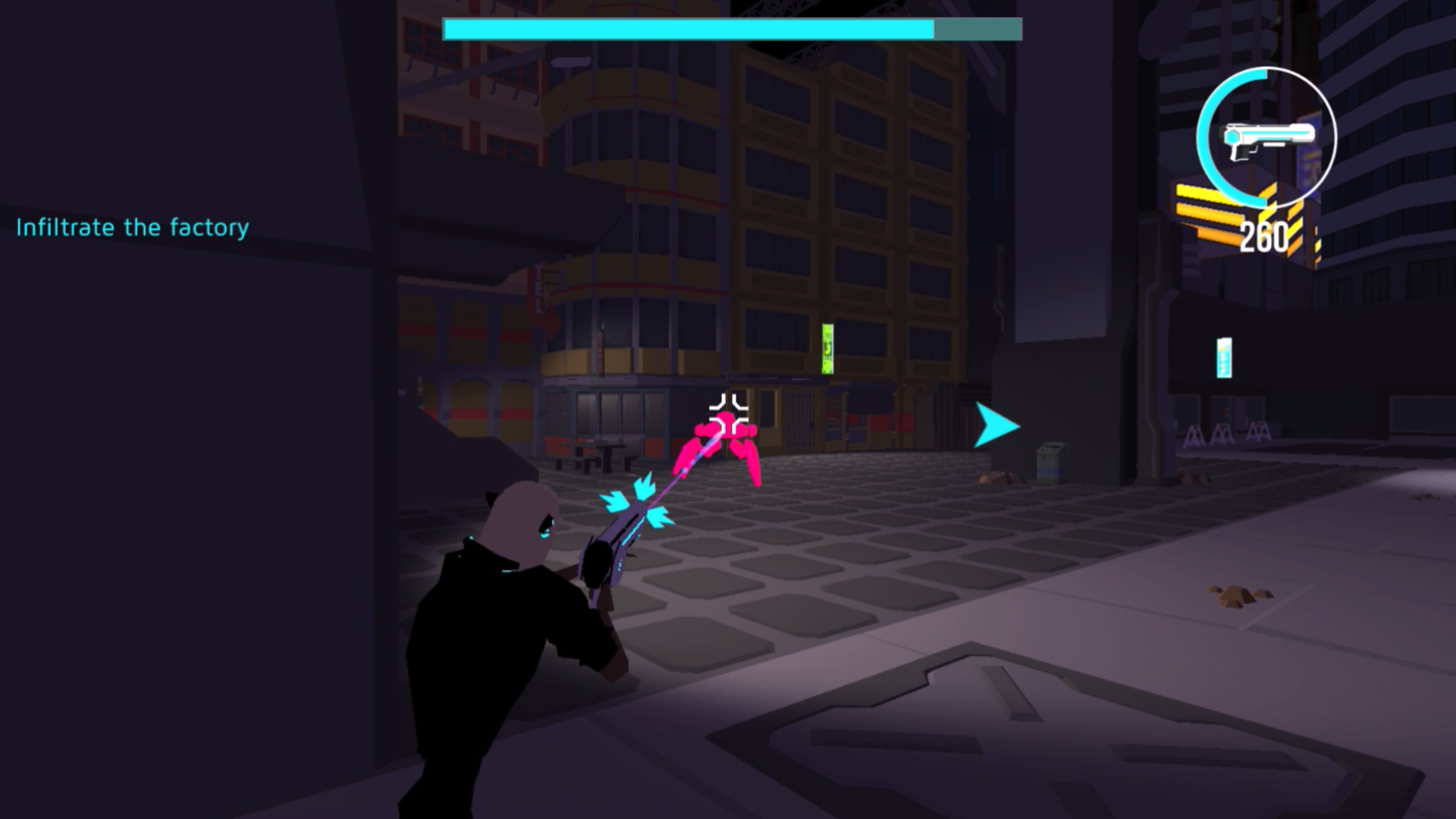Image resolution: width=1456 pixels, height=819 pixels.
Task: Expand the objective 'Infiltrate the factory' text
Action: point(133,227)
